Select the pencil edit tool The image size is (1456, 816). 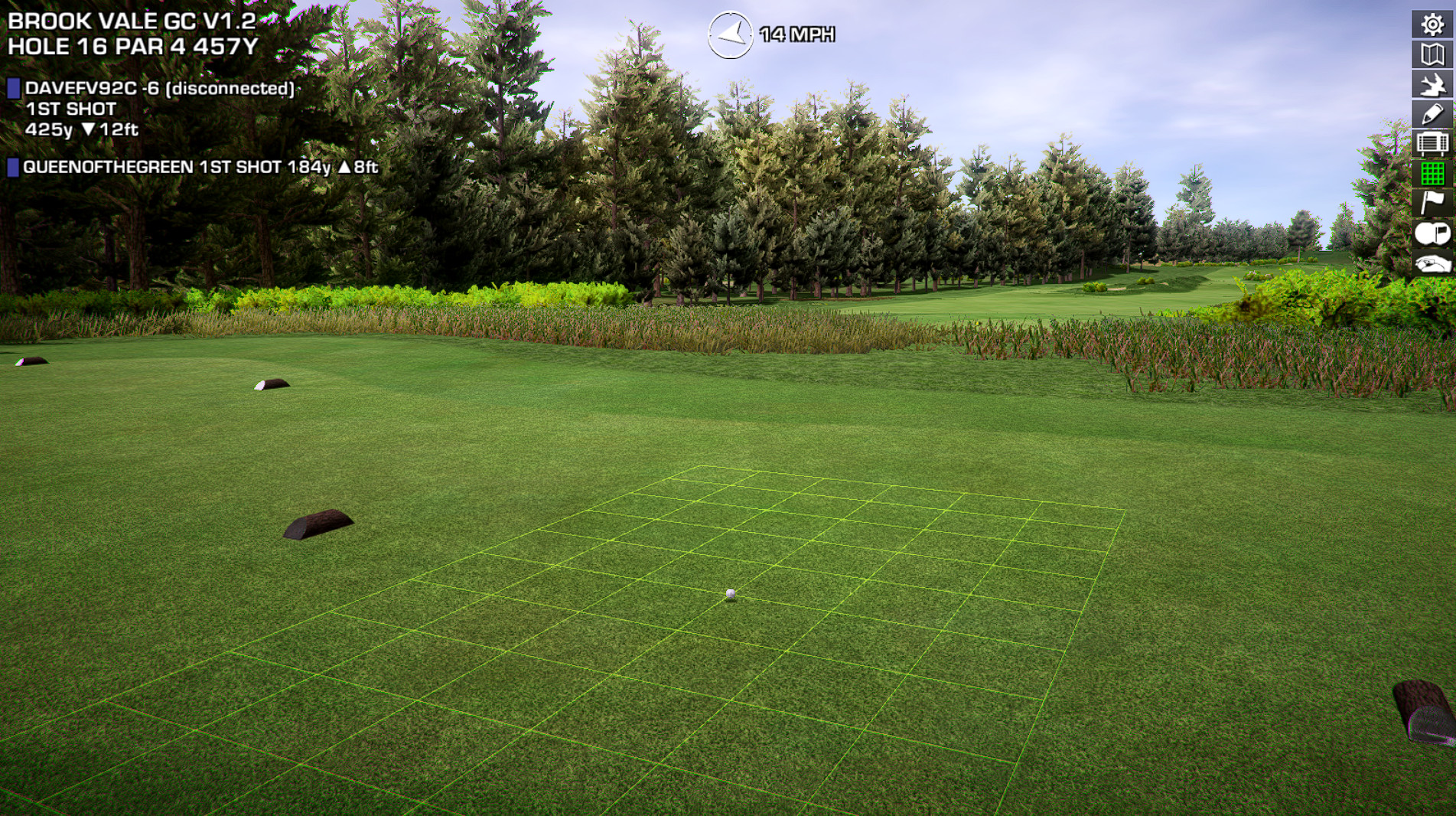pyautogui.click(x=1432, y=114)
